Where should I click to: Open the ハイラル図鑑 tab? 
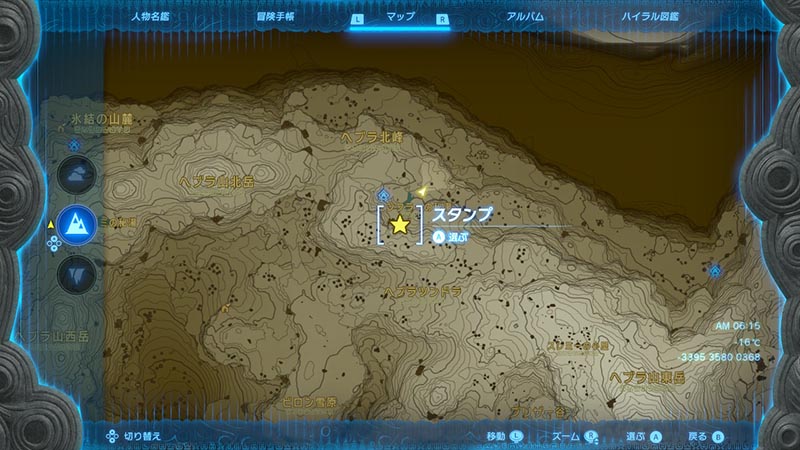tap(648, 17)
